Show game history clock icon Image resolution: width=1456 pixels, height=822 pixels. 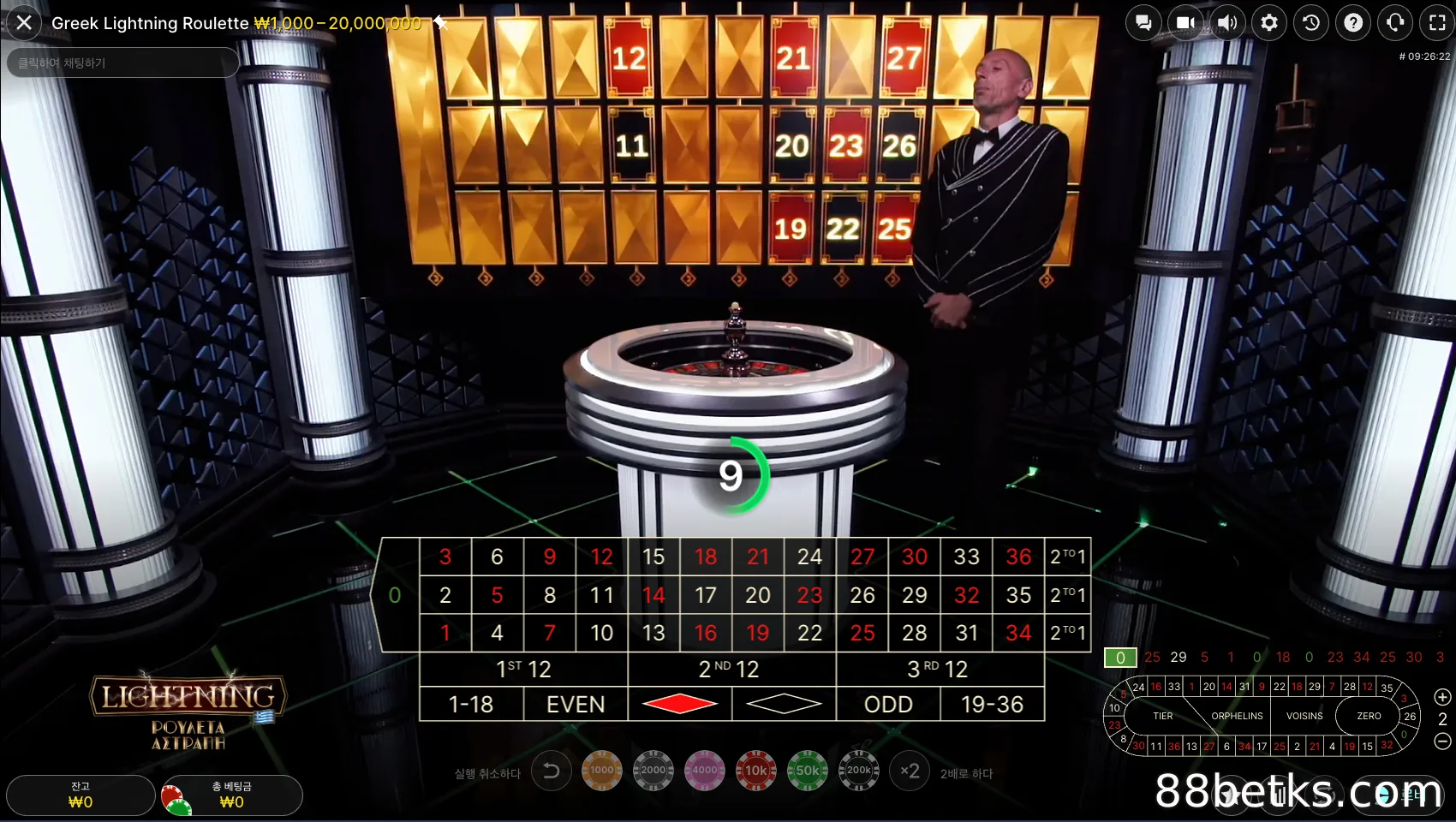1311,23
